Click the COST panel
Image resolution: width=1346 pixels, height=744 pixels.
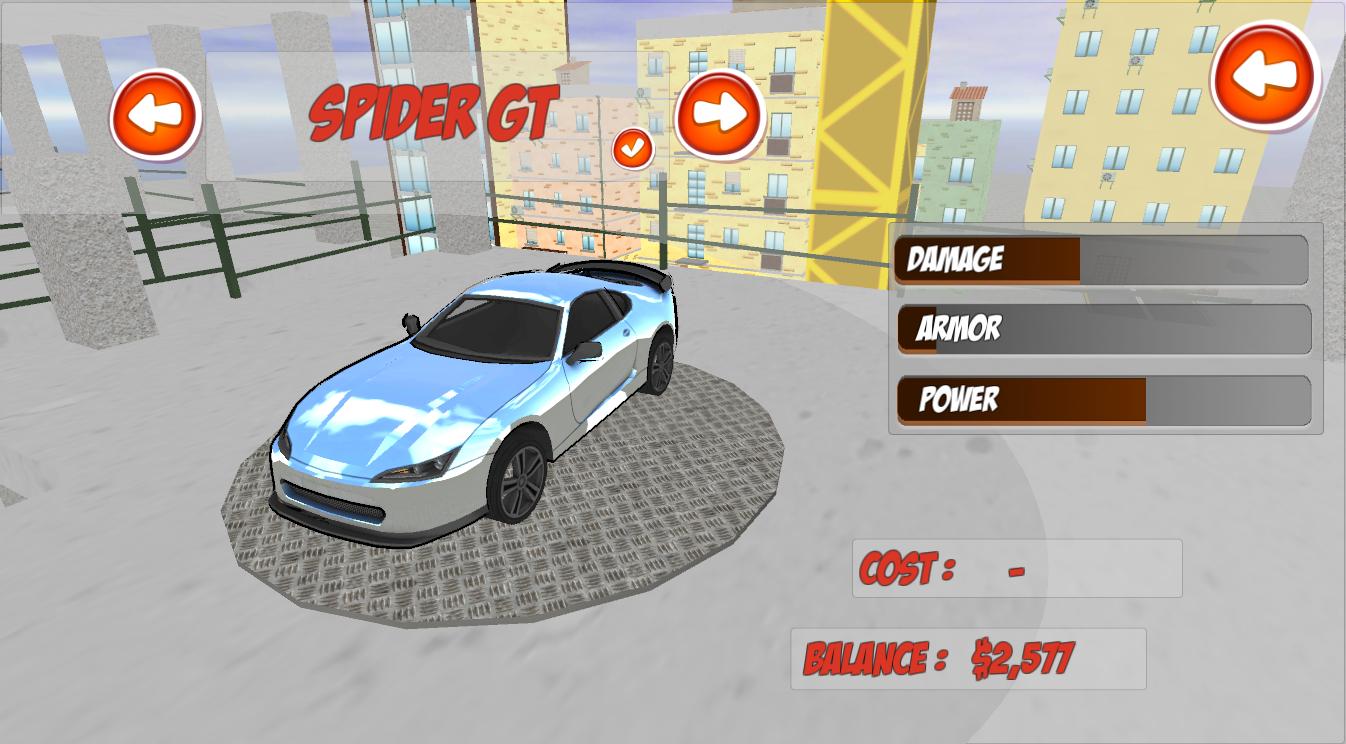click(1016, 567)
